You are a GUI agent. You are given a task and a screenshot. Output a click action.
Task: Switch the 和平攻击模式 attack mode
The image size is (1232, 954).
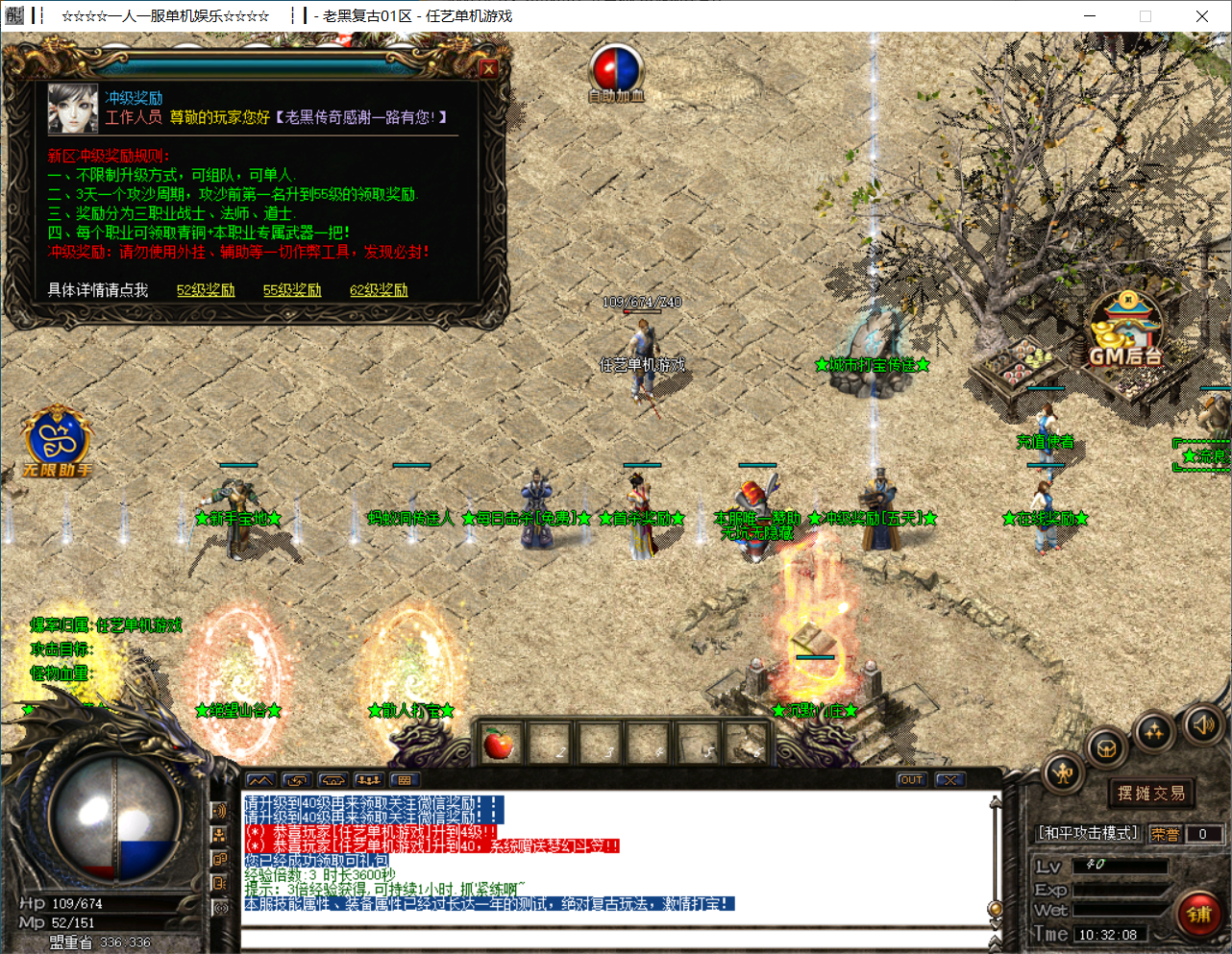tap(1089, 833)
